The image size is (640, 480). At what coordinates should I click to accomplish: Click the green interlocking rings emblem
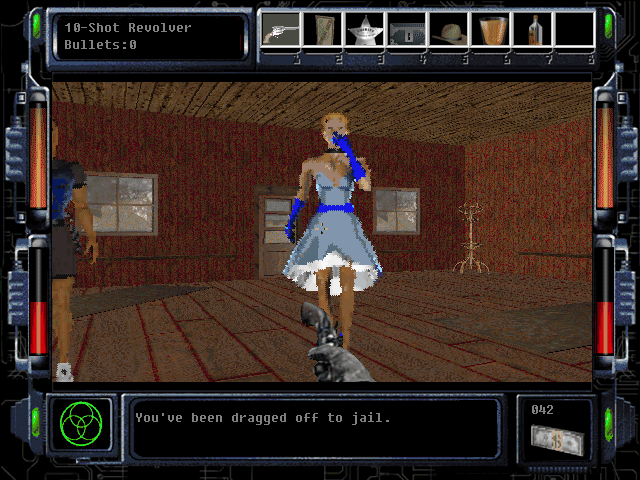point(79,425)
